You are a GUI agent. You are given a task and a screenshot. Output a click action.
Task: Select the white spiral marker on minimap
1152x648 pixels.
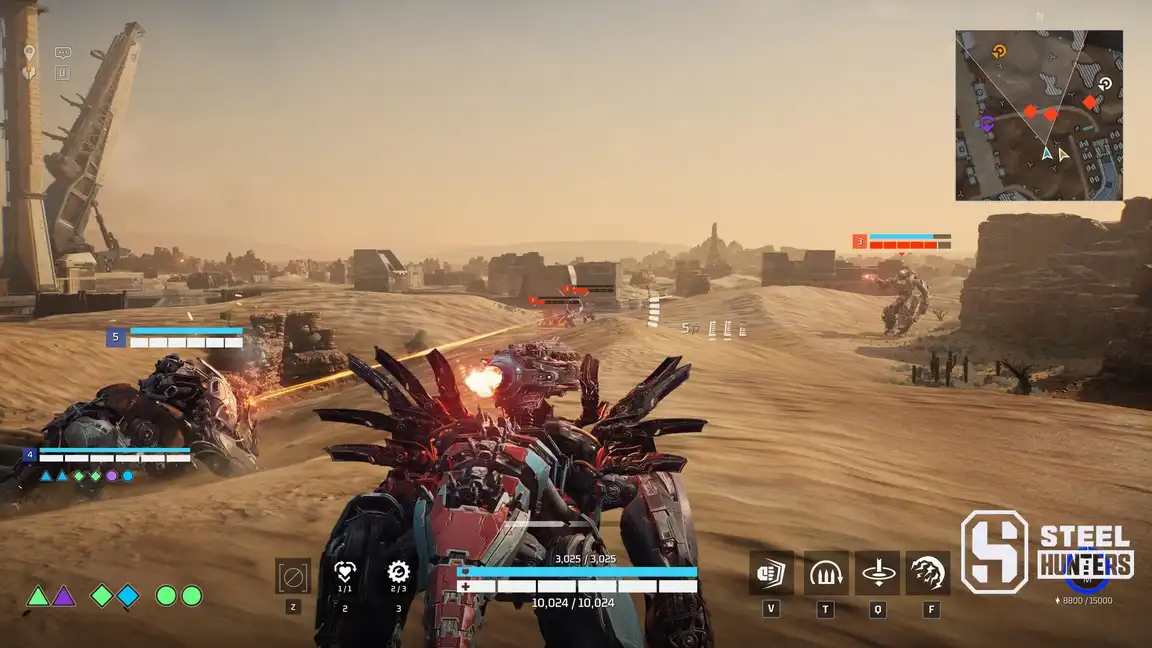click(1105, 84)
